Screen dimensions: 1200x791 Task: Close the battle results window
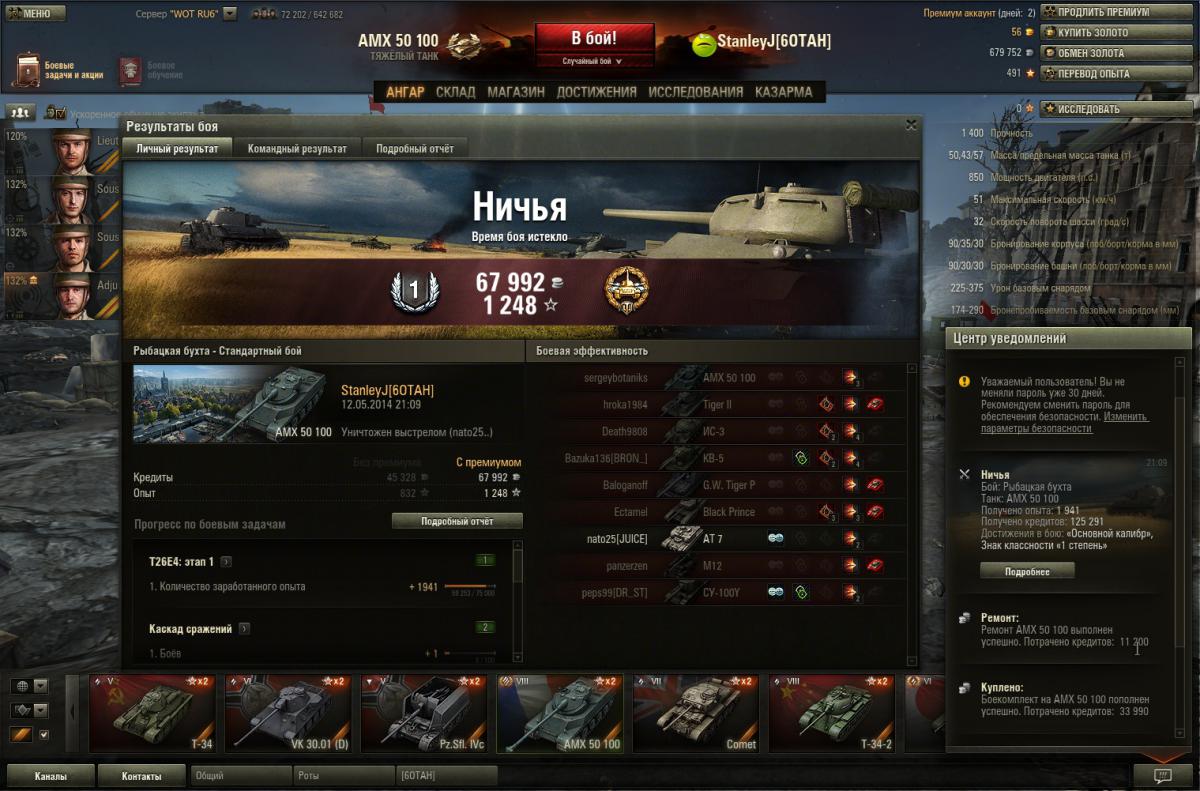pyautogui.click(x=911, y=125)
